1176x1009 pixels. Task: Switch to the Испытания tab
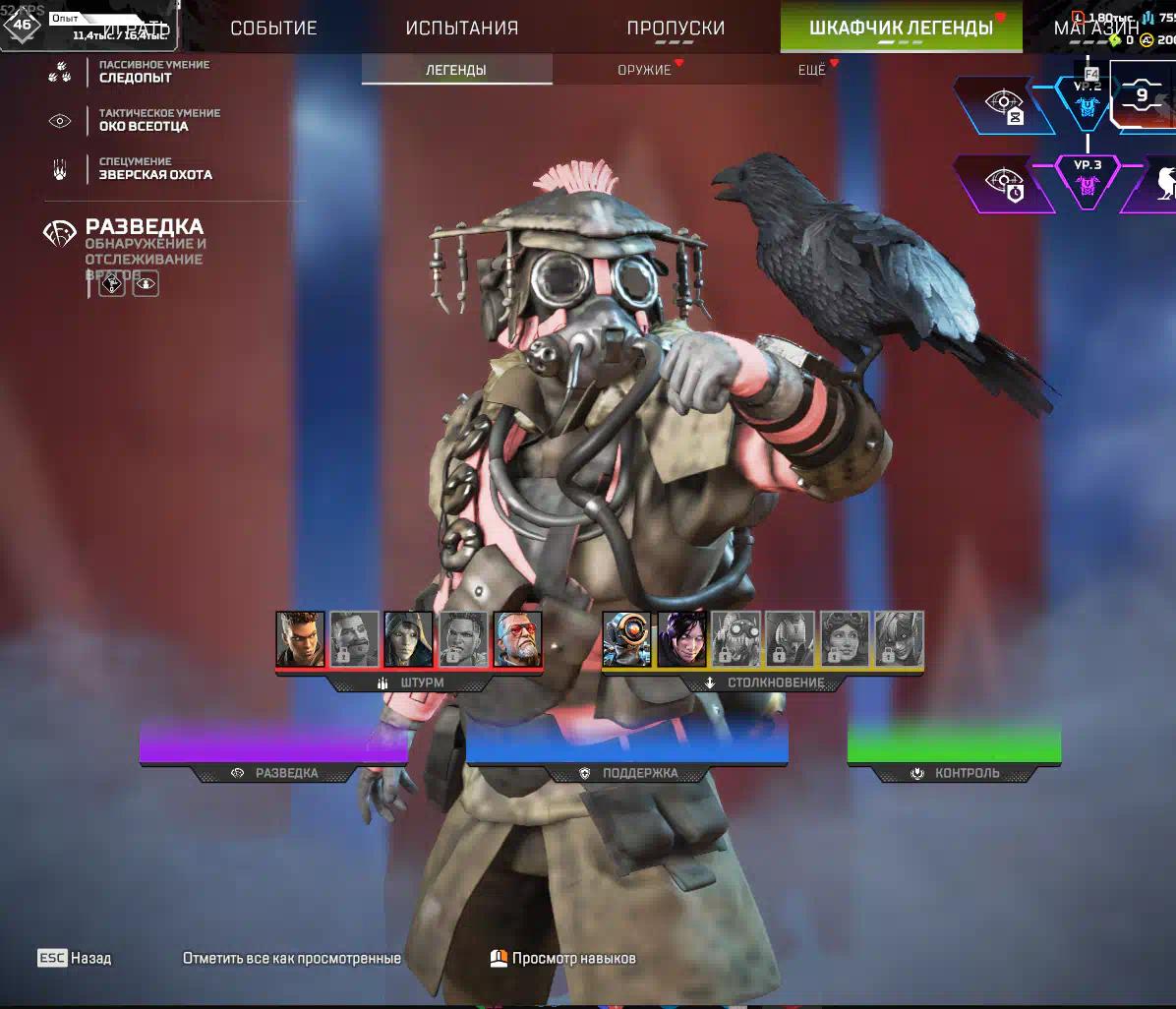point(461,28)
